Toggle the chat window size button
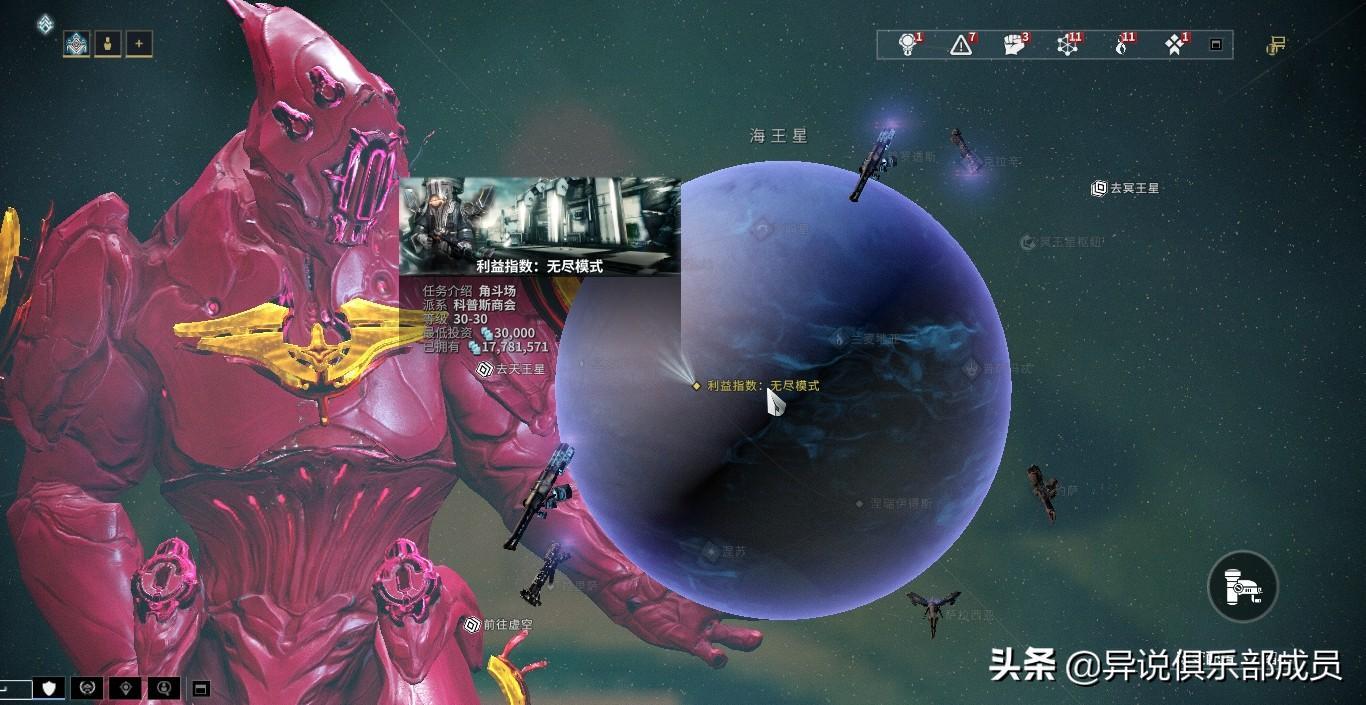This screenshot has height=705, width=1366. click(200, 689)
